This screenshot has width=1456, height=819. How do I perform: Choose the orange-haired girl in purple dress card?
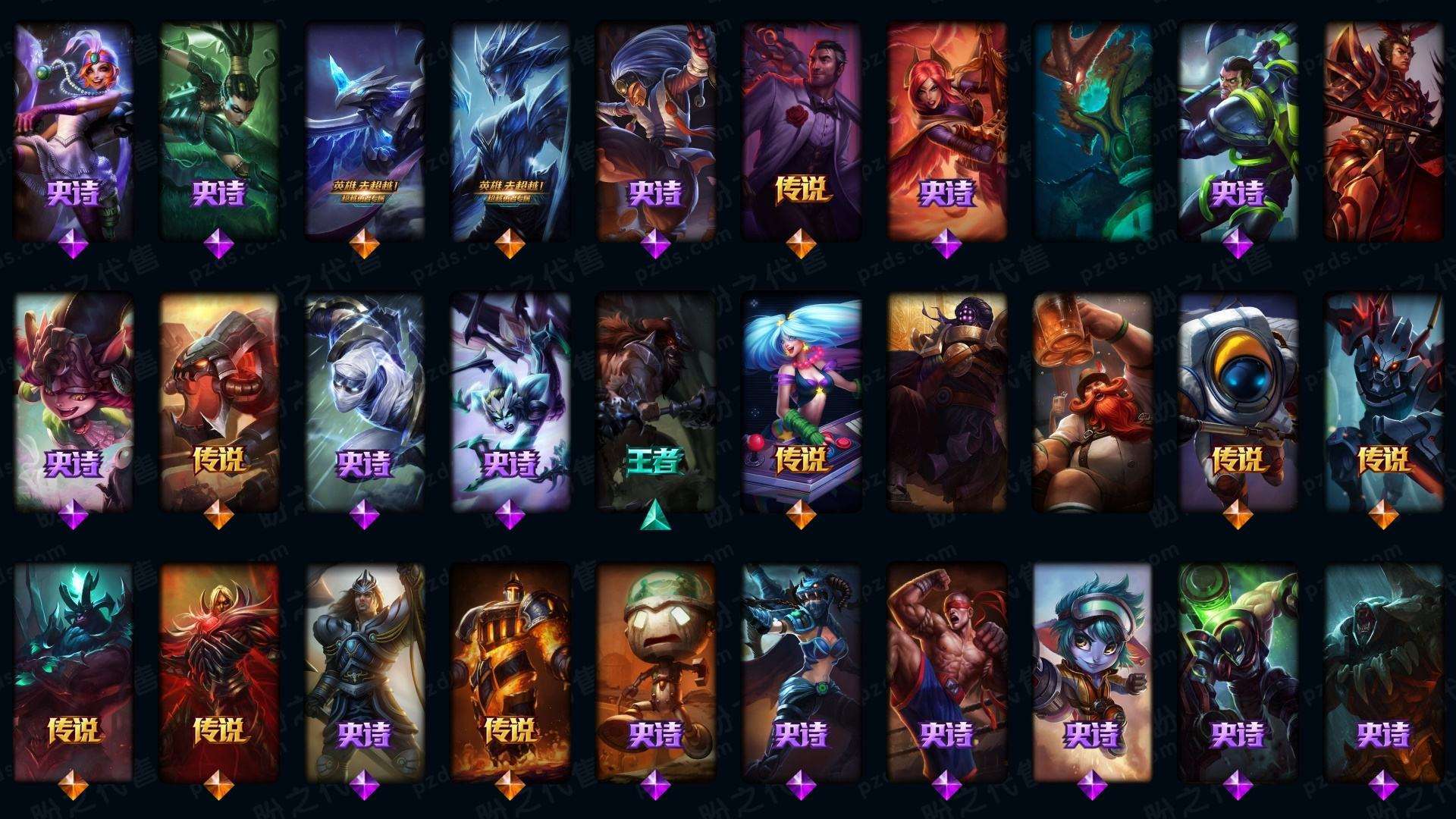click(73, 129)
